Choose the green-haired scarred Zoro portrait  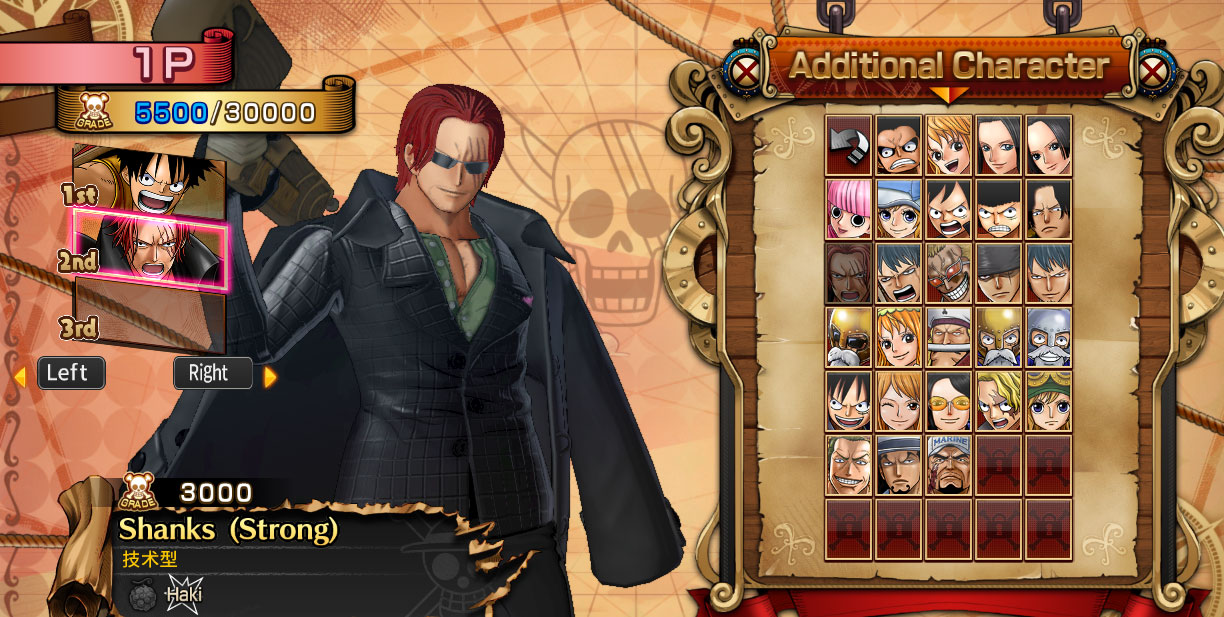pyautogui.click(x=849, y=466)
